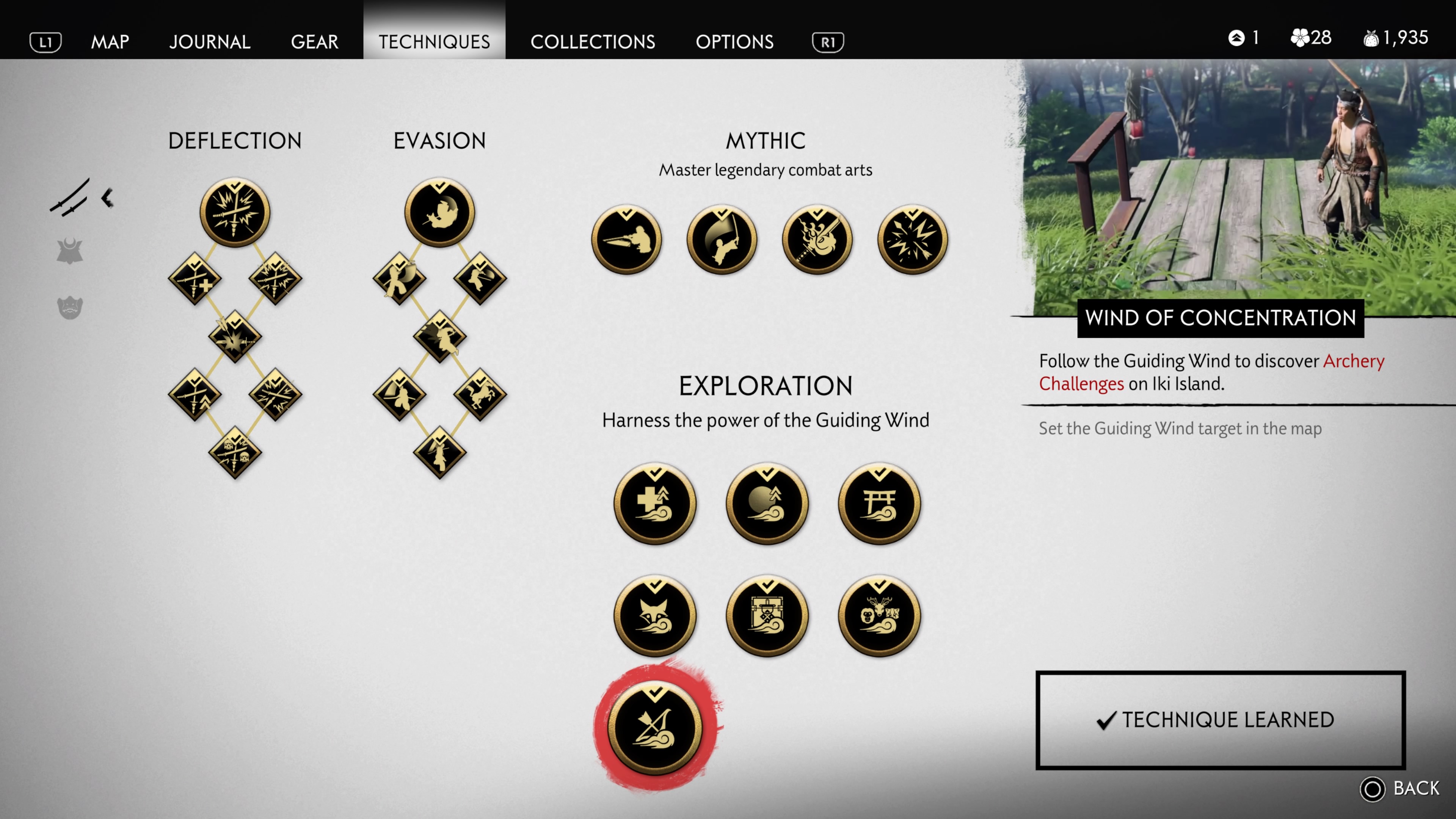Click the Technique Learned button
This screenshot has height=819, width=1456.
(x=1220, y=720)
